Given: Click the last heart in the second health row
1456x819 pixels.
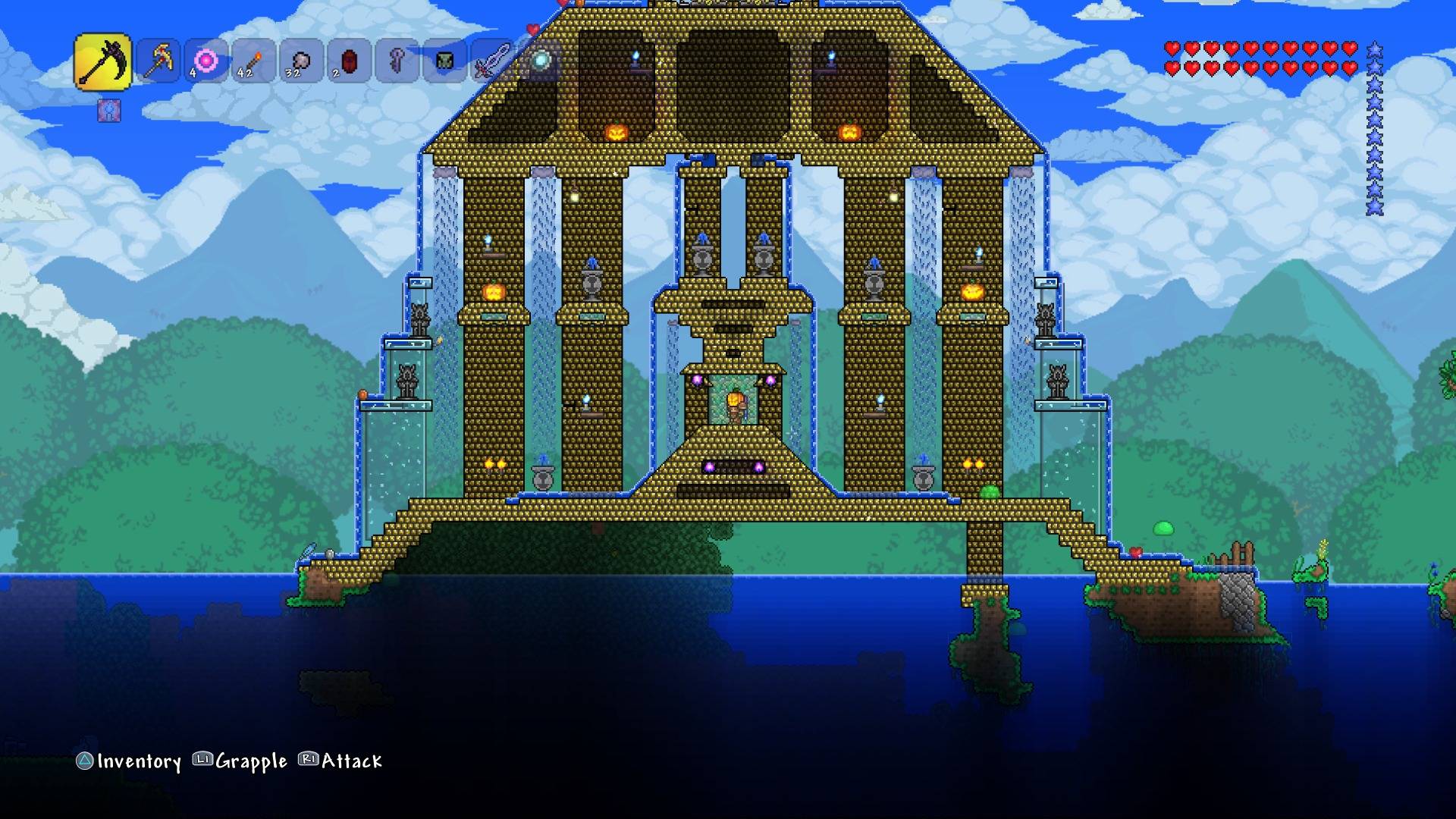Looking at the screenshot, I should pos(1351,67).
